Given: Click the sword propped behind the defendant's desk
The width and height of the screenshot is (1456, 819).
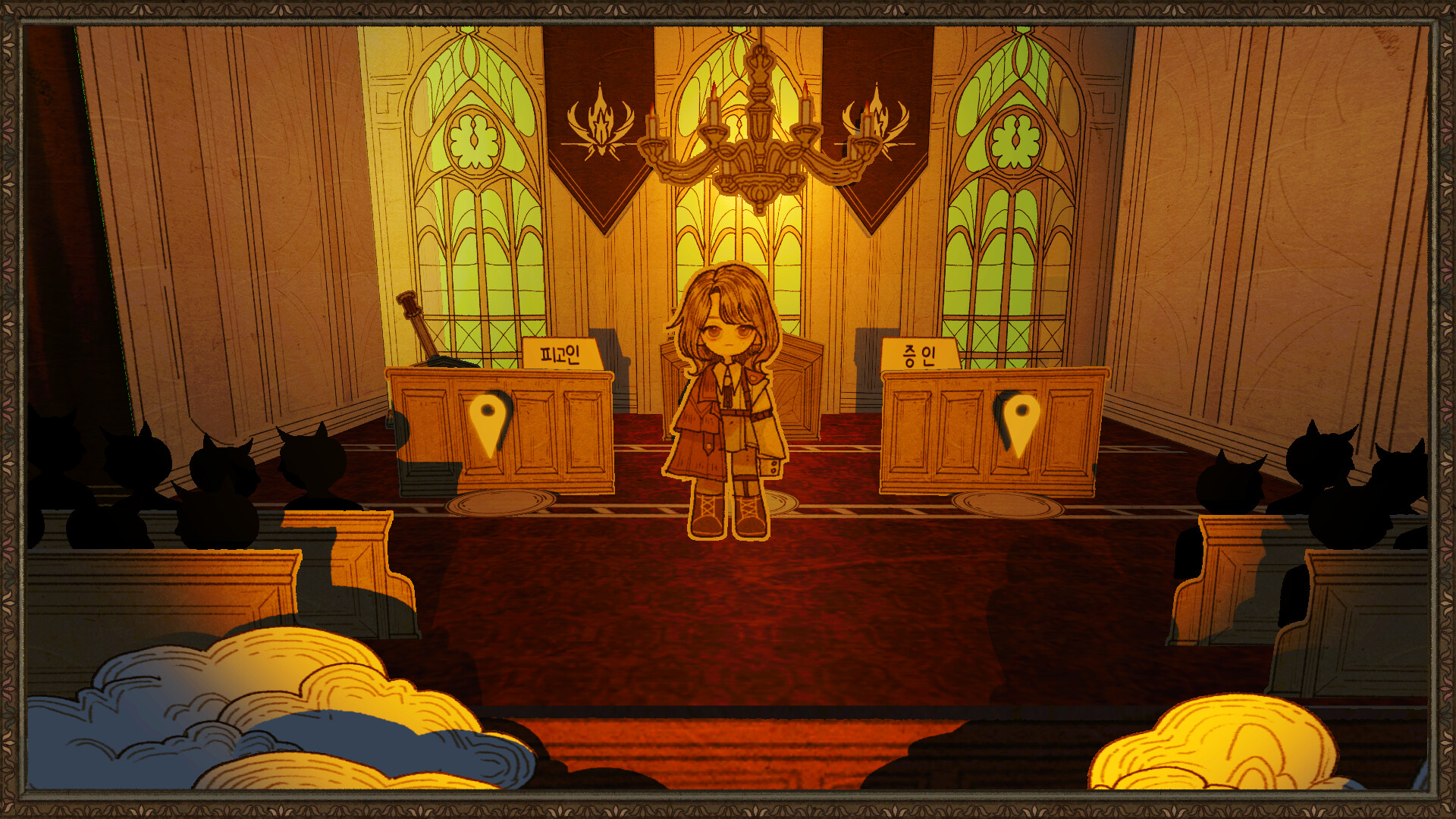Looking at the screenshot, I should pos(417,318).
